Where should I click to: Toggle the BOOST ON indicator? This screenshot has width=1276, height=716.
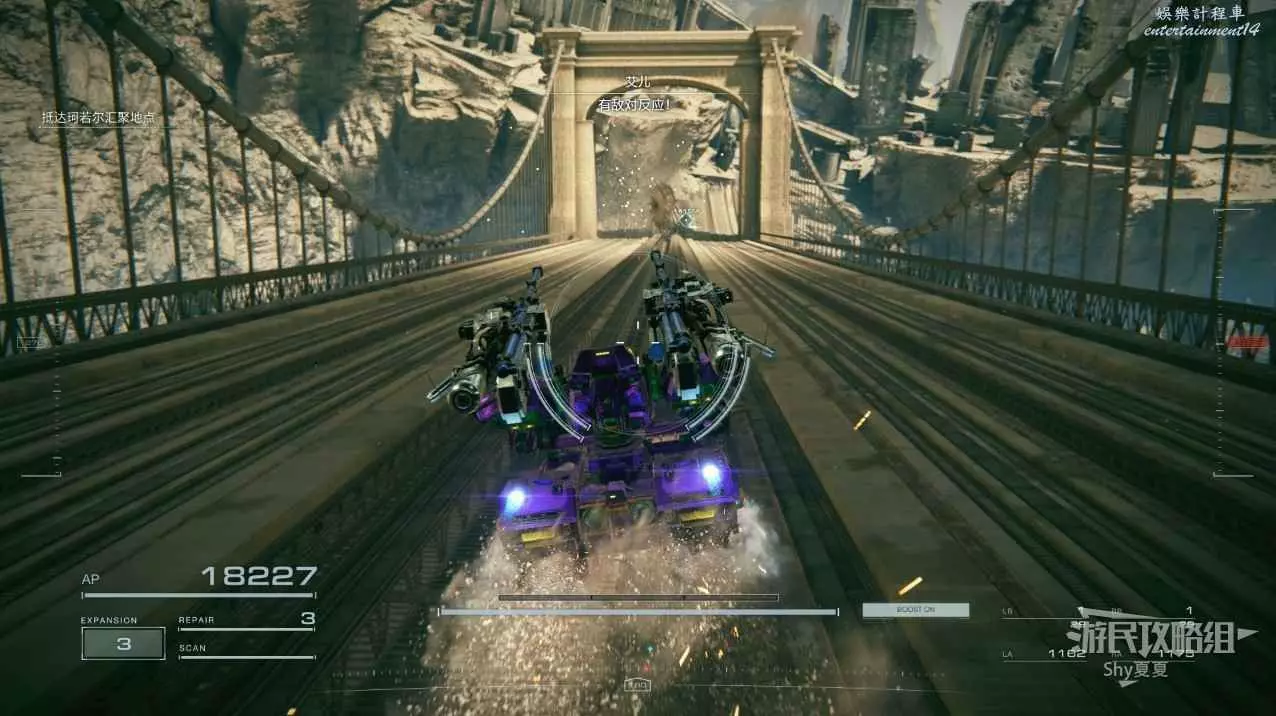[916, 610]
